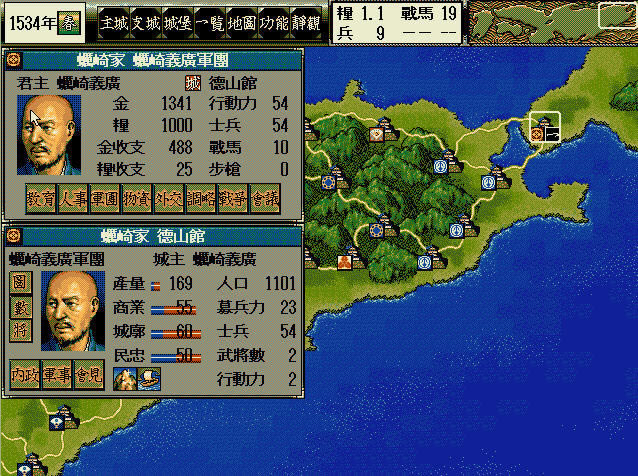Viewport: 638px width, 476px height.
Task: Open the 地圖 map menu
Action: pyautogui.click(x=242, y=21)
